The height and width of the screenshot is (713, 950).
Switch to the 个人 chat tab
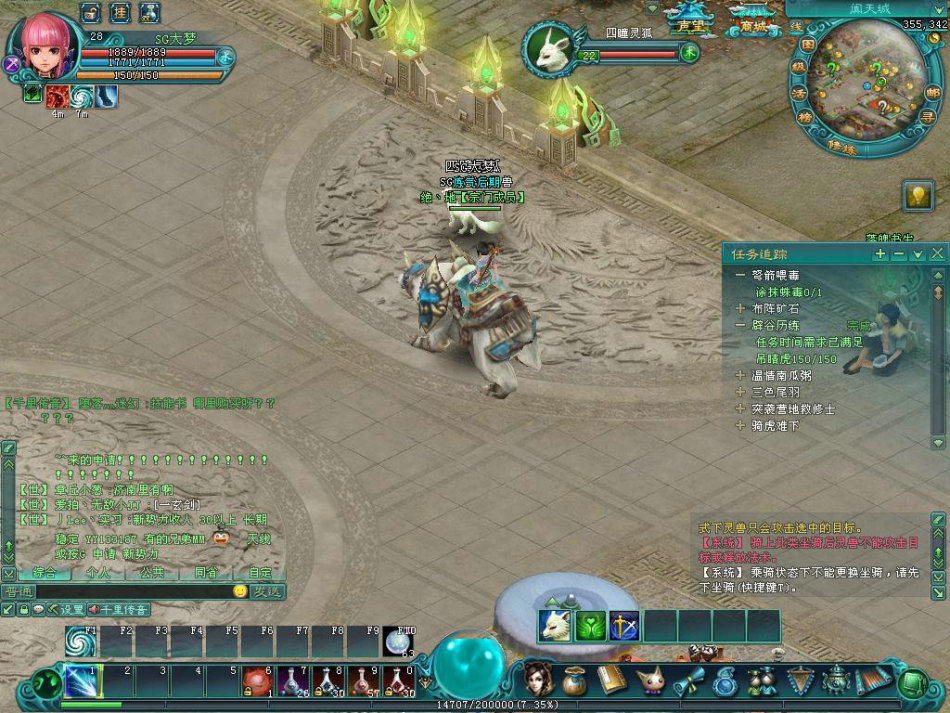pyautogui.click(x=98, y=573)
